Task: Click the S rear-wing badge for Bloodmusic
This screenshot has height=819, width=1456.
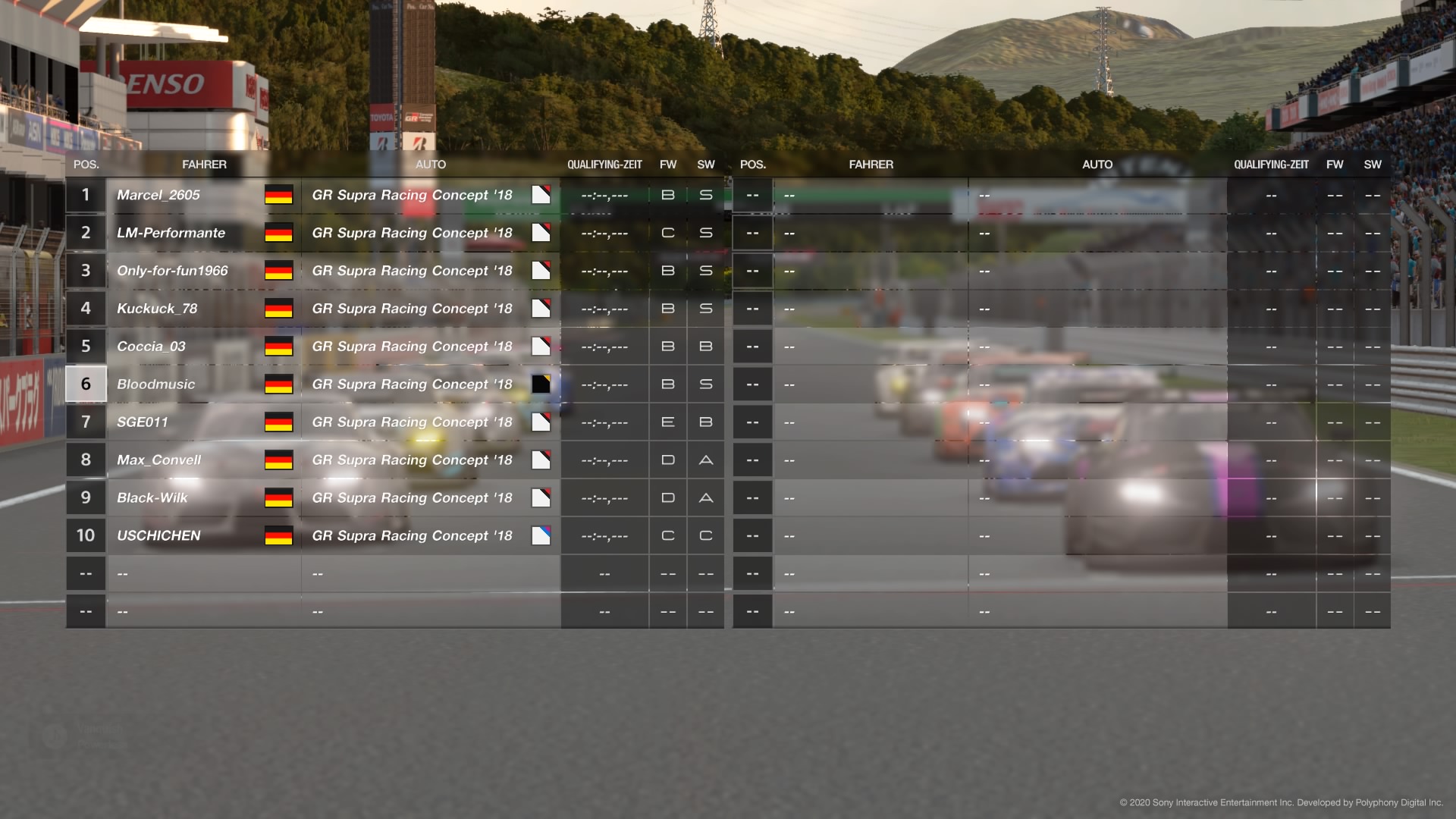Action: click(x=705, y=384)
